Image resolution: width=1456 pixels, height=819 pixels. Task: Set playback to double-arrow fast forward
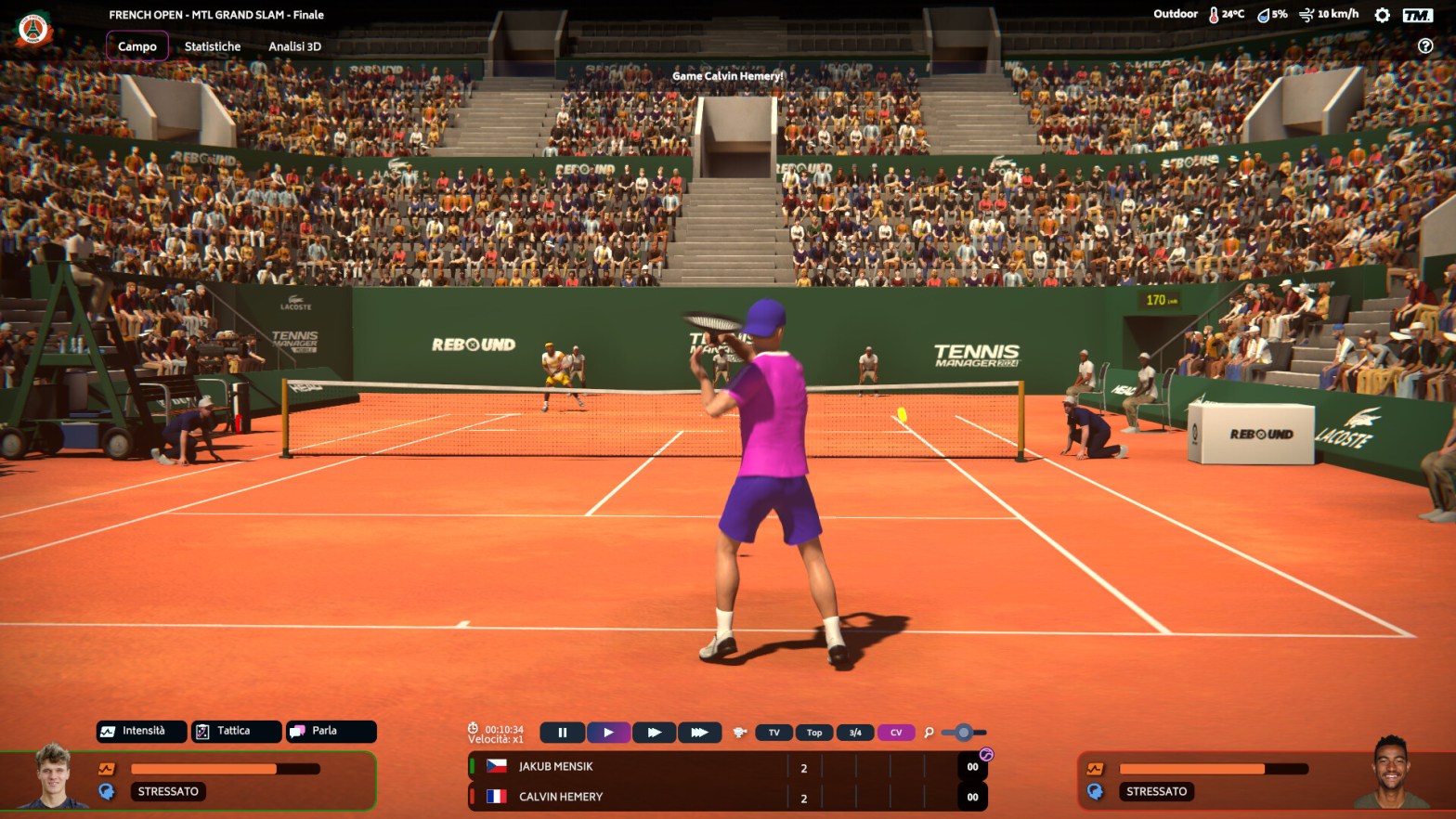tap(655, 733)
